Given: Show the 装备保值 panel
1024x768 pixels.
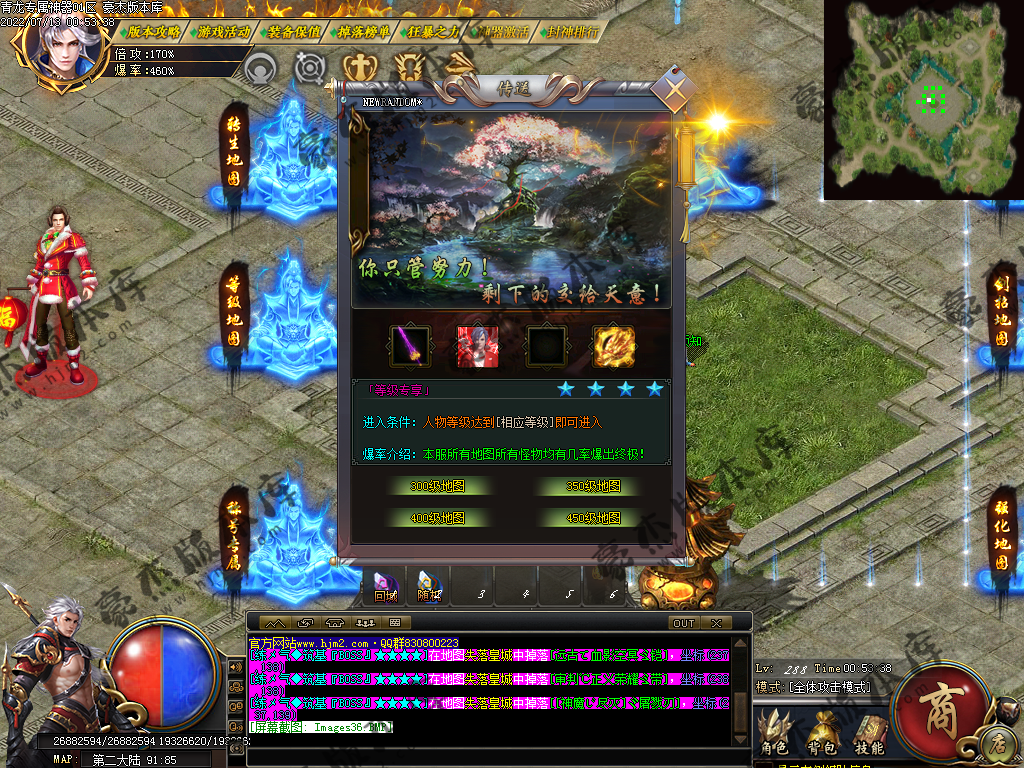Looking at the screenshot, I should tap(294, 31).
